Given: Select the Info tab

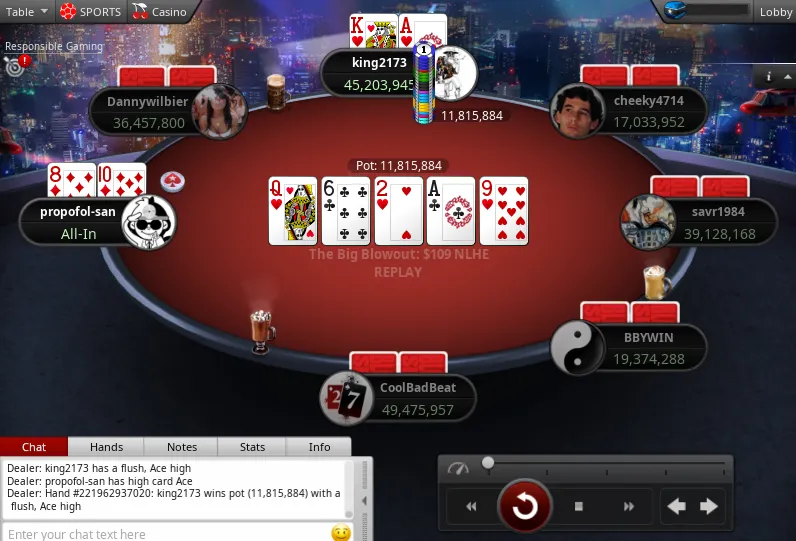Looking at the screenshot, I should pyautogui.click(x=319, y=447).
